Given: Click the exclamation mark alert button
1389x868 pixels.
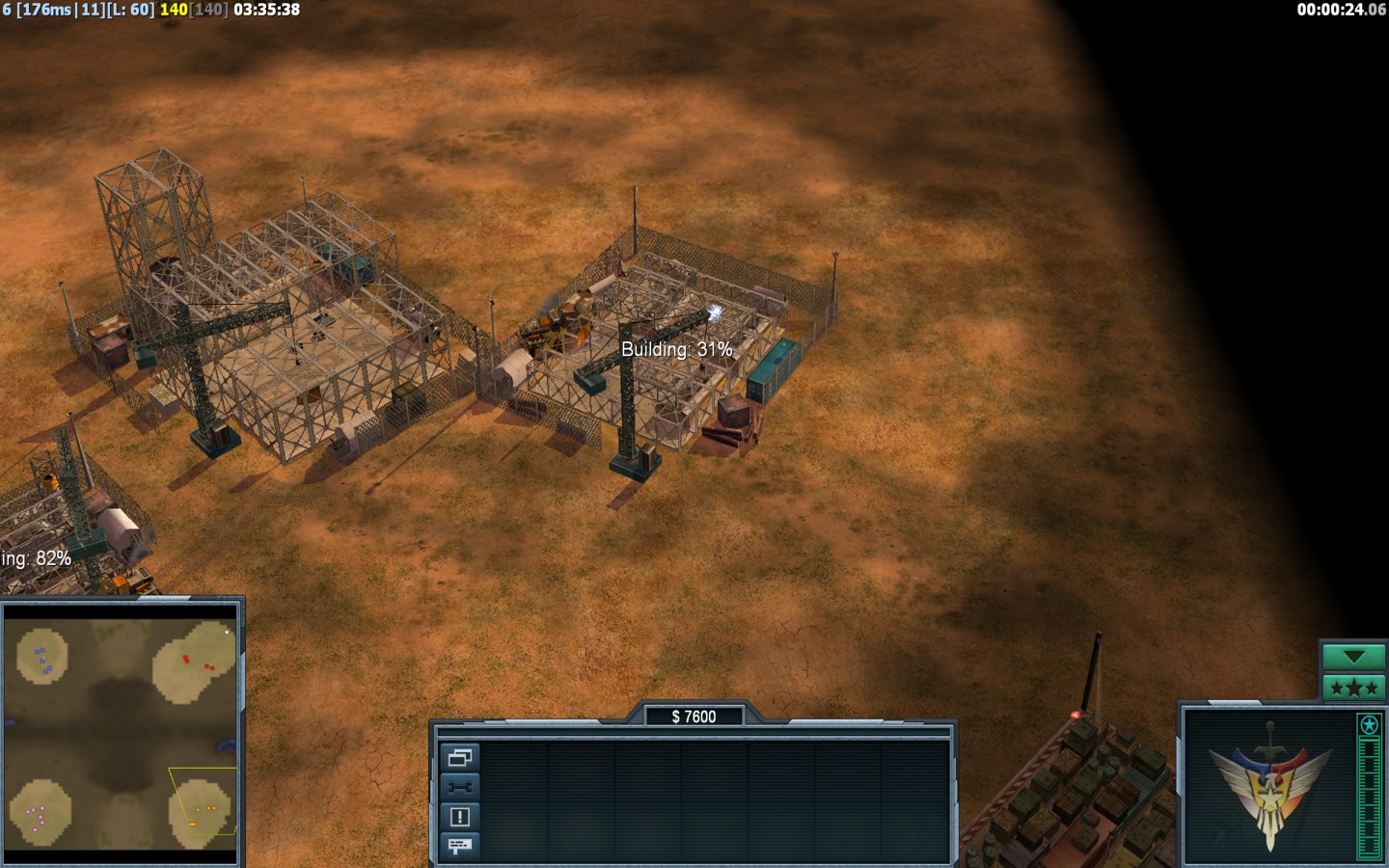Looking at the screenshot, I should [x=459, y=817].
